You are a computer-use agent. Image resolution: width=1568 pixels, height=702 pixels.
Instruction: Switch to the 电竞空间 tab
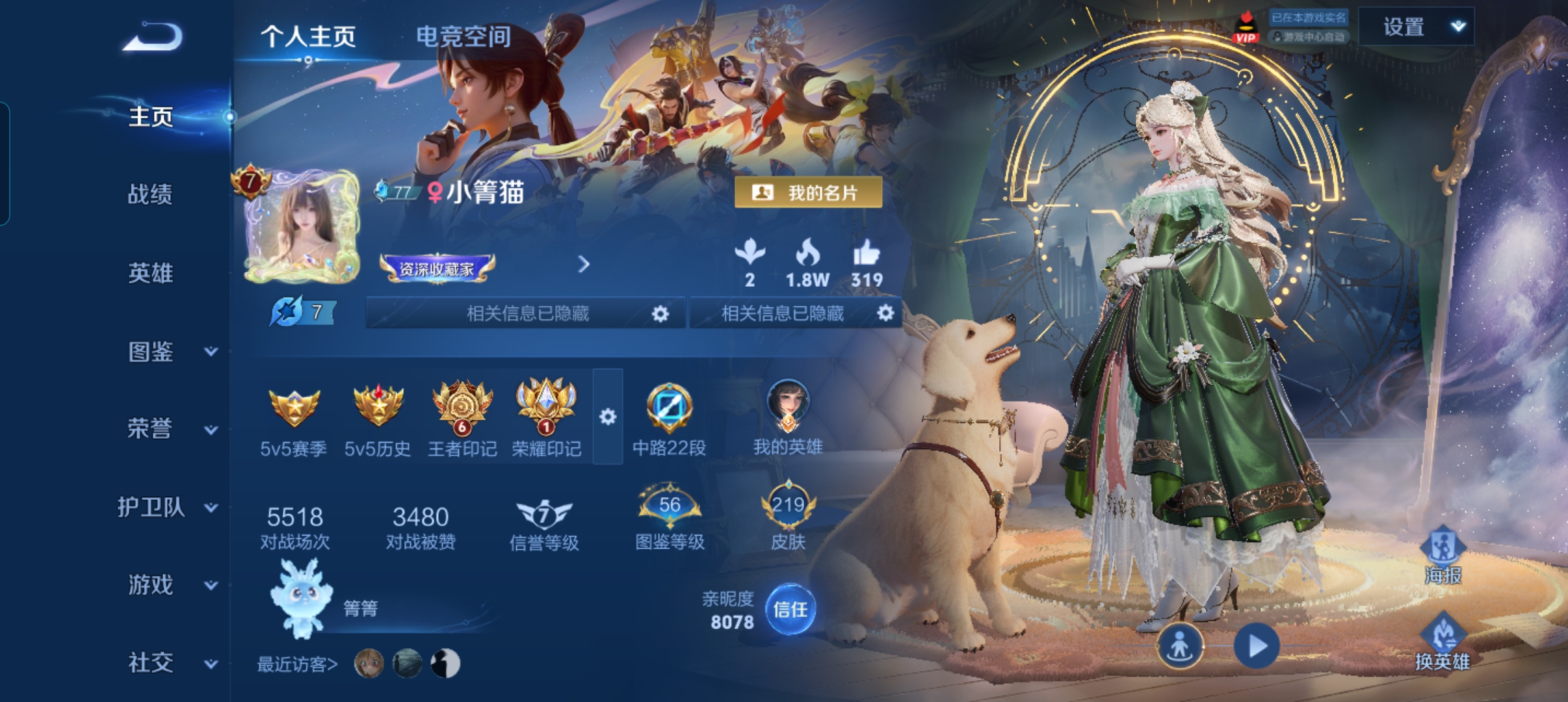tap(463, 37)
